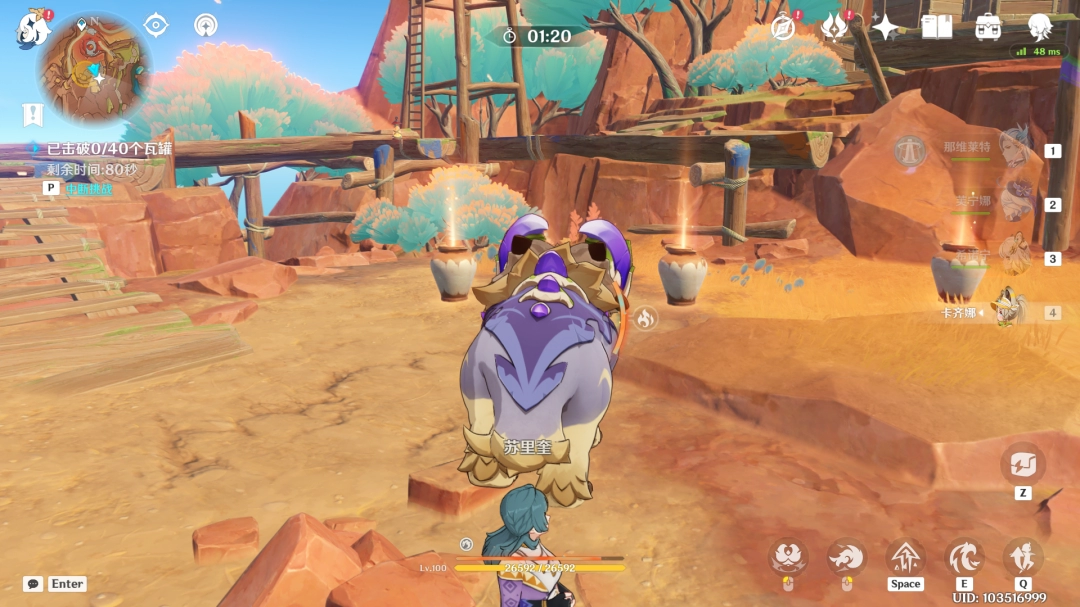Open the compass icon in the top bar
The width and height of the screenshot is (1080, 607).
click(783, 27)
